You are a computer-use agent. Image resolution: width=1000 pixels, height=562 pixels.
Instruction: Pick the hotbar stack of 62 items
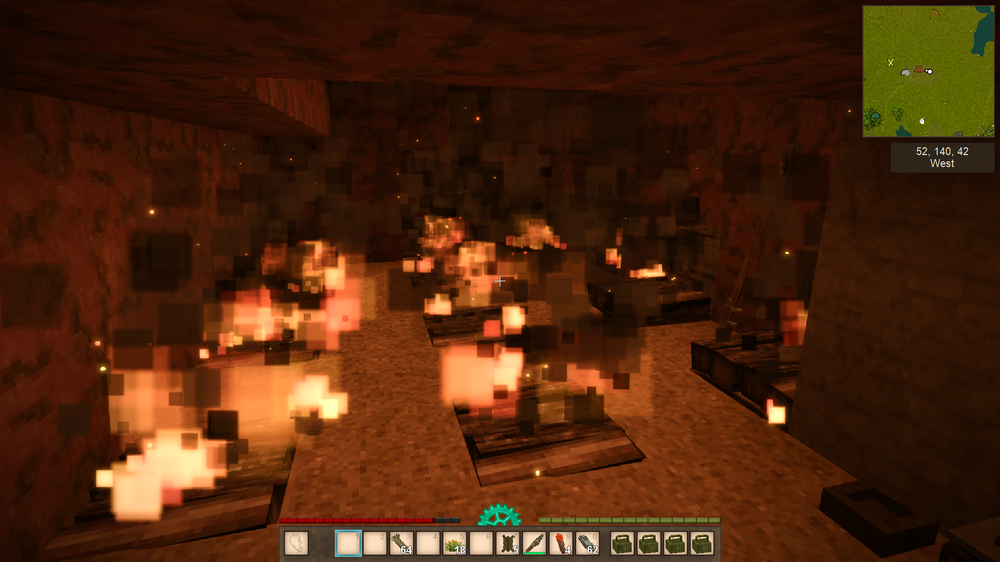tap(588, 543)
